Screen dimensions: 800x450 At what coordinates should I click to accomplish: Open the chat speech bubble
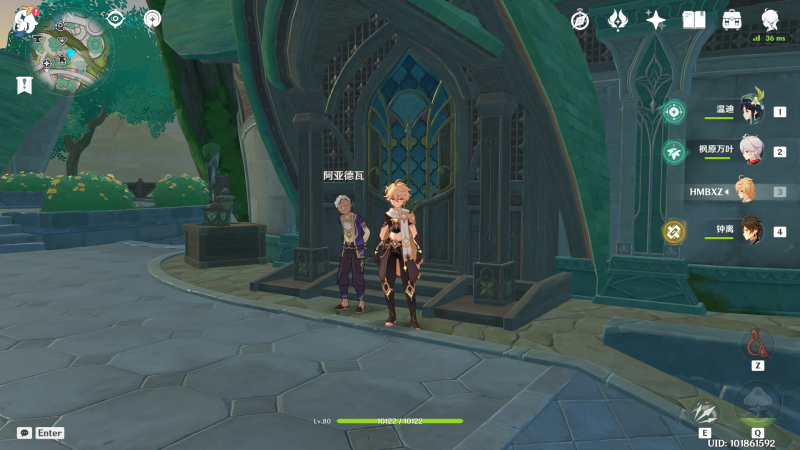click(24, 433)
